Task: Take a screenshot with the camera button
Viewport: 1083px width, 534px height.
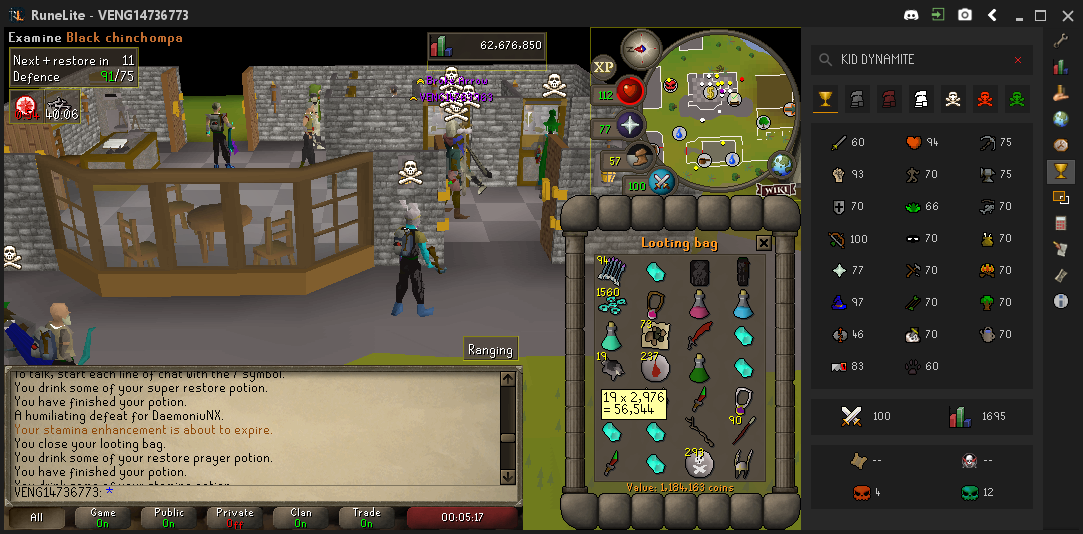Action: point(965,15)
